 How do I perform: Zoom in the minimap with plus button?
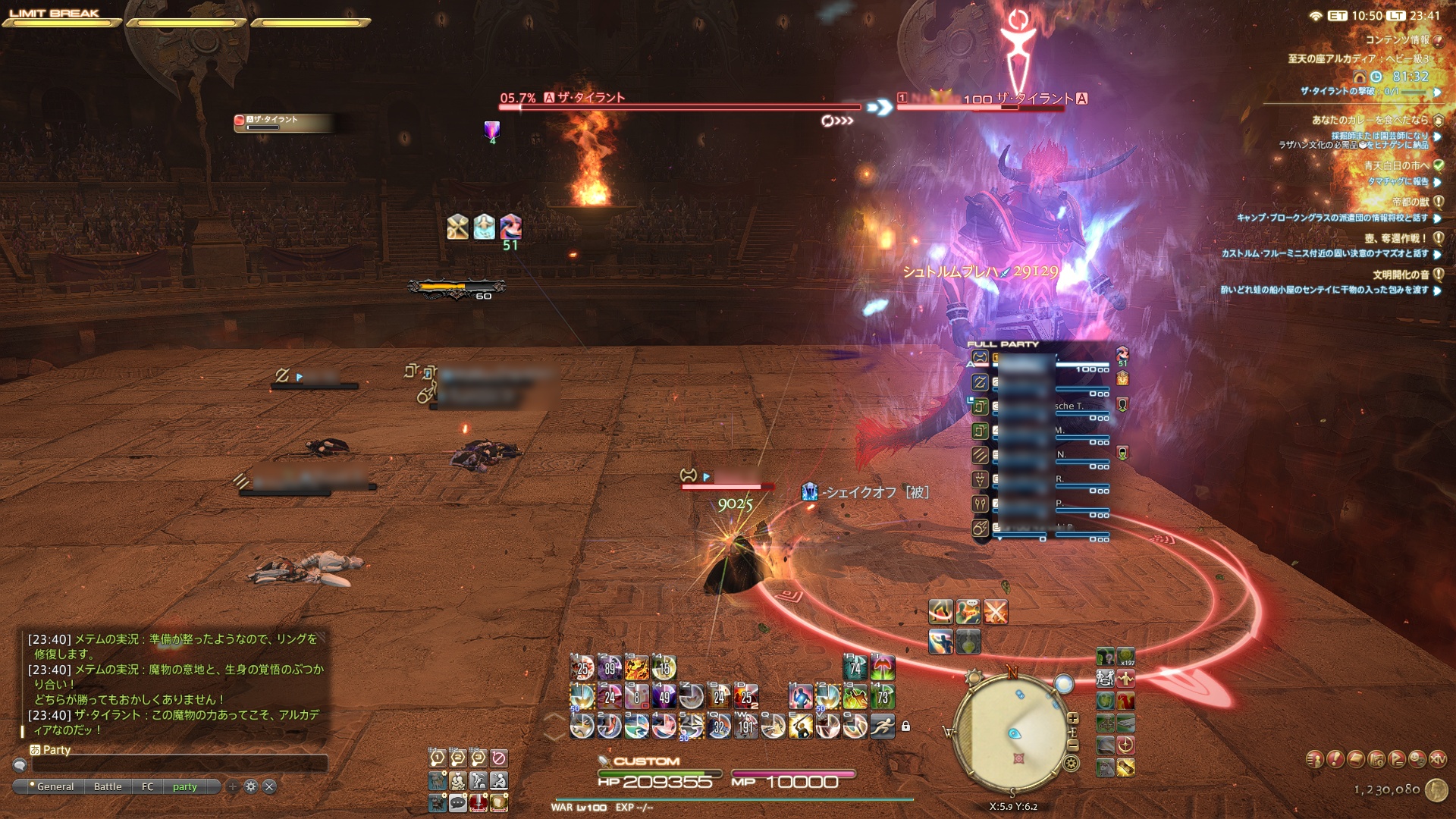coord(1072,718)
